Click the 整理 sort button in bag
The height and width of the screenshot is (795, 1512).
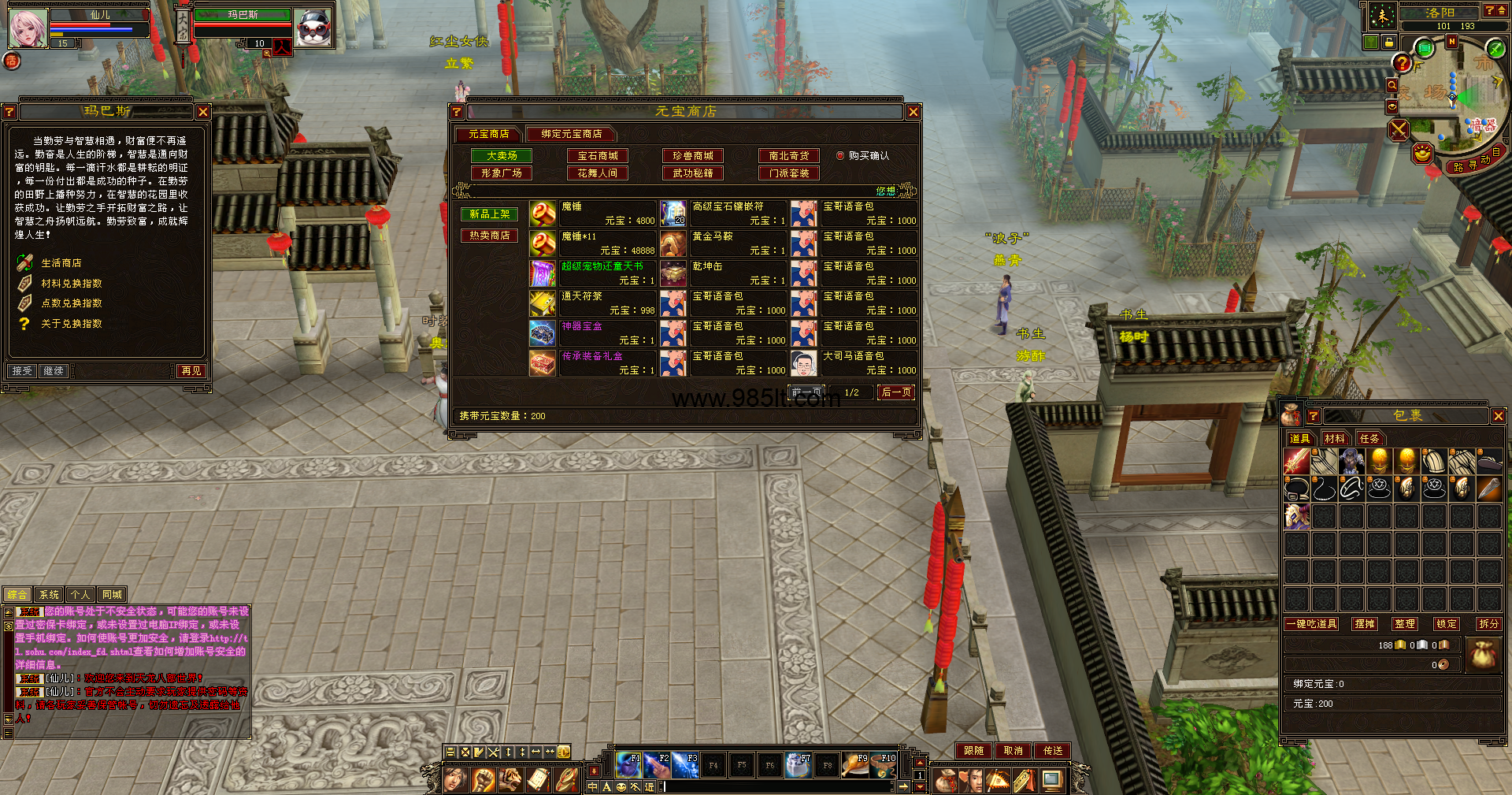(1404, 624)
